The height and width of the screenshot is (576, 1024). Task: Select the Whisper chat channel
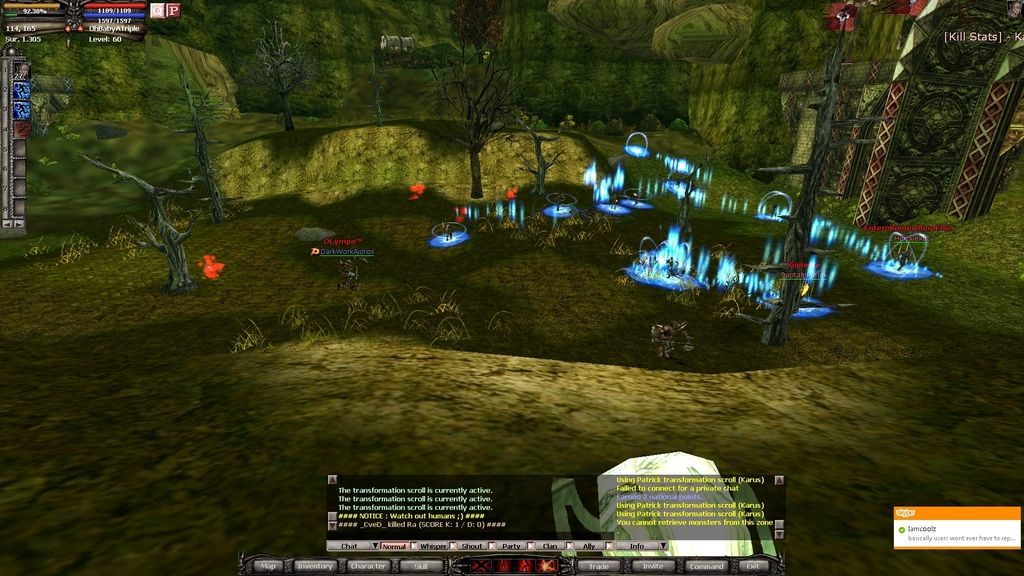[433, 546]
